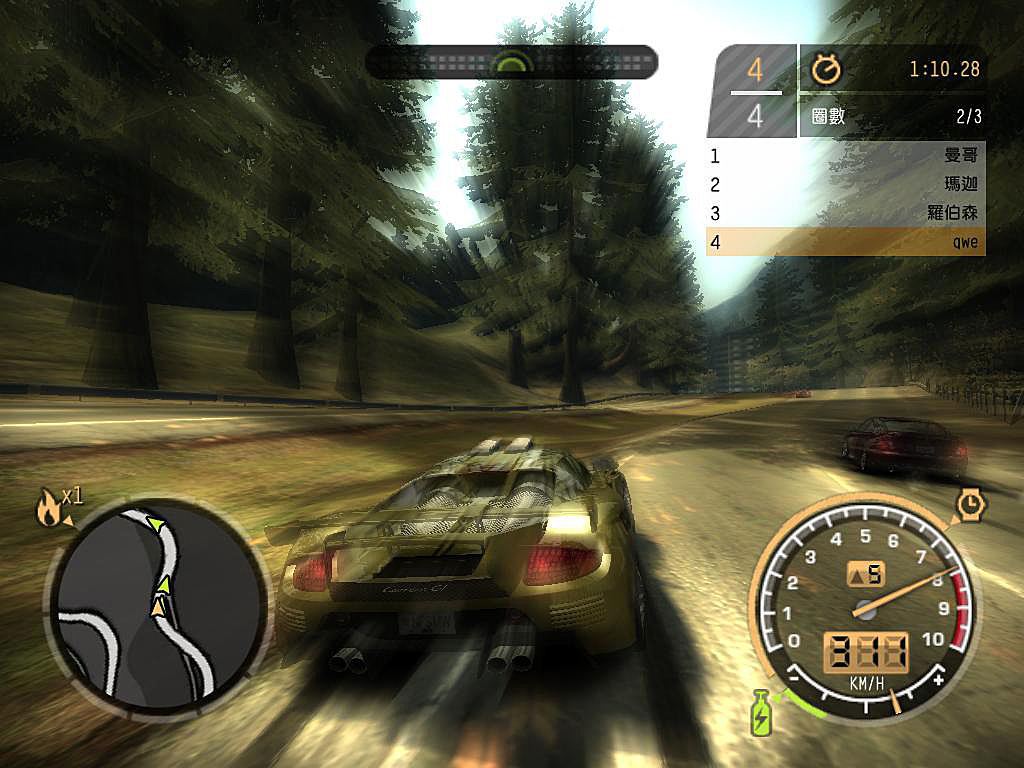Click the race timer stopwatch icon
Viewport: 1024px width, 768px height.
[x=827, y=69]
